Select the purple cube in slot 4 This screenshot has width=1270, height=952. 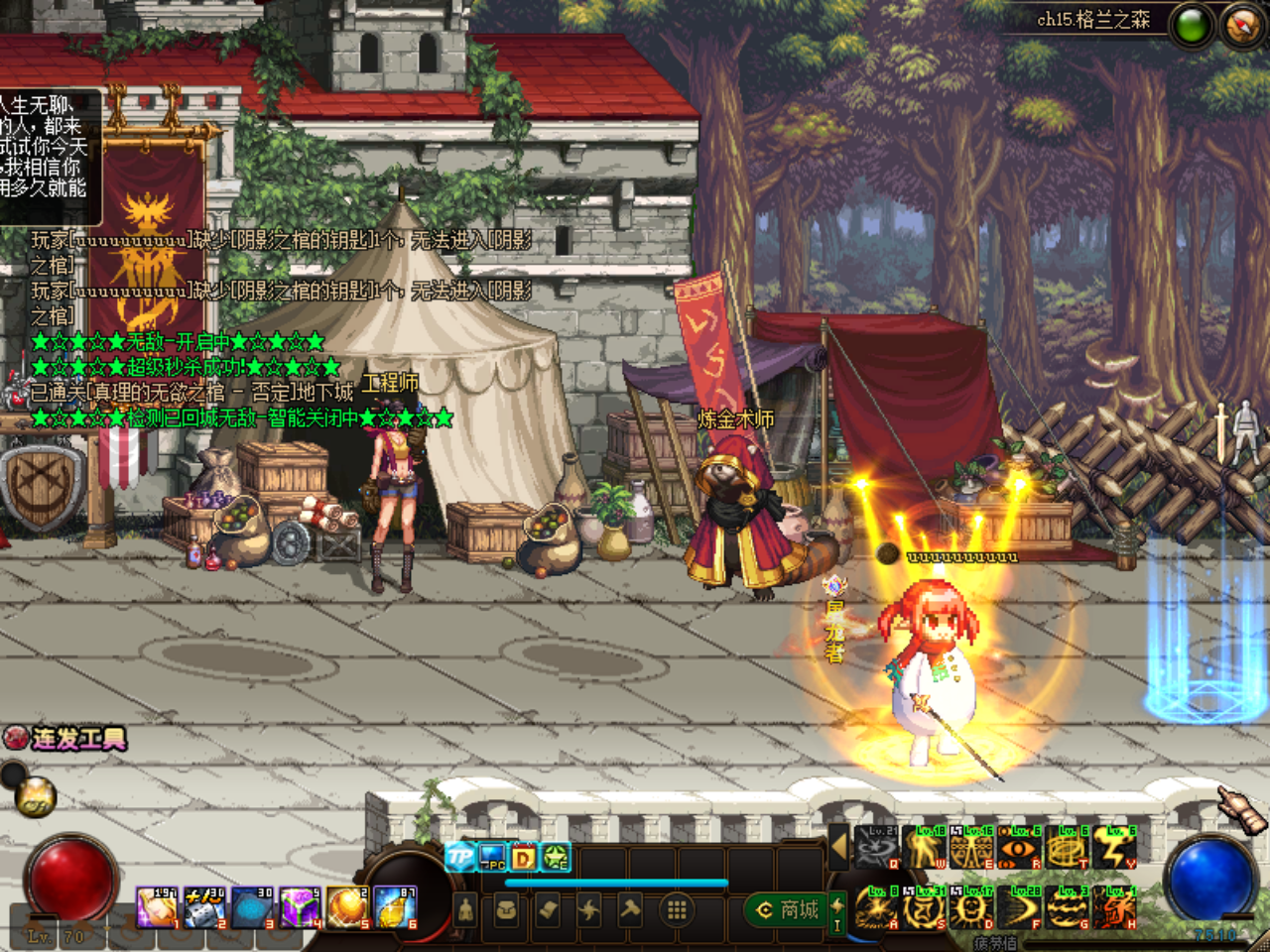point(299,908)
